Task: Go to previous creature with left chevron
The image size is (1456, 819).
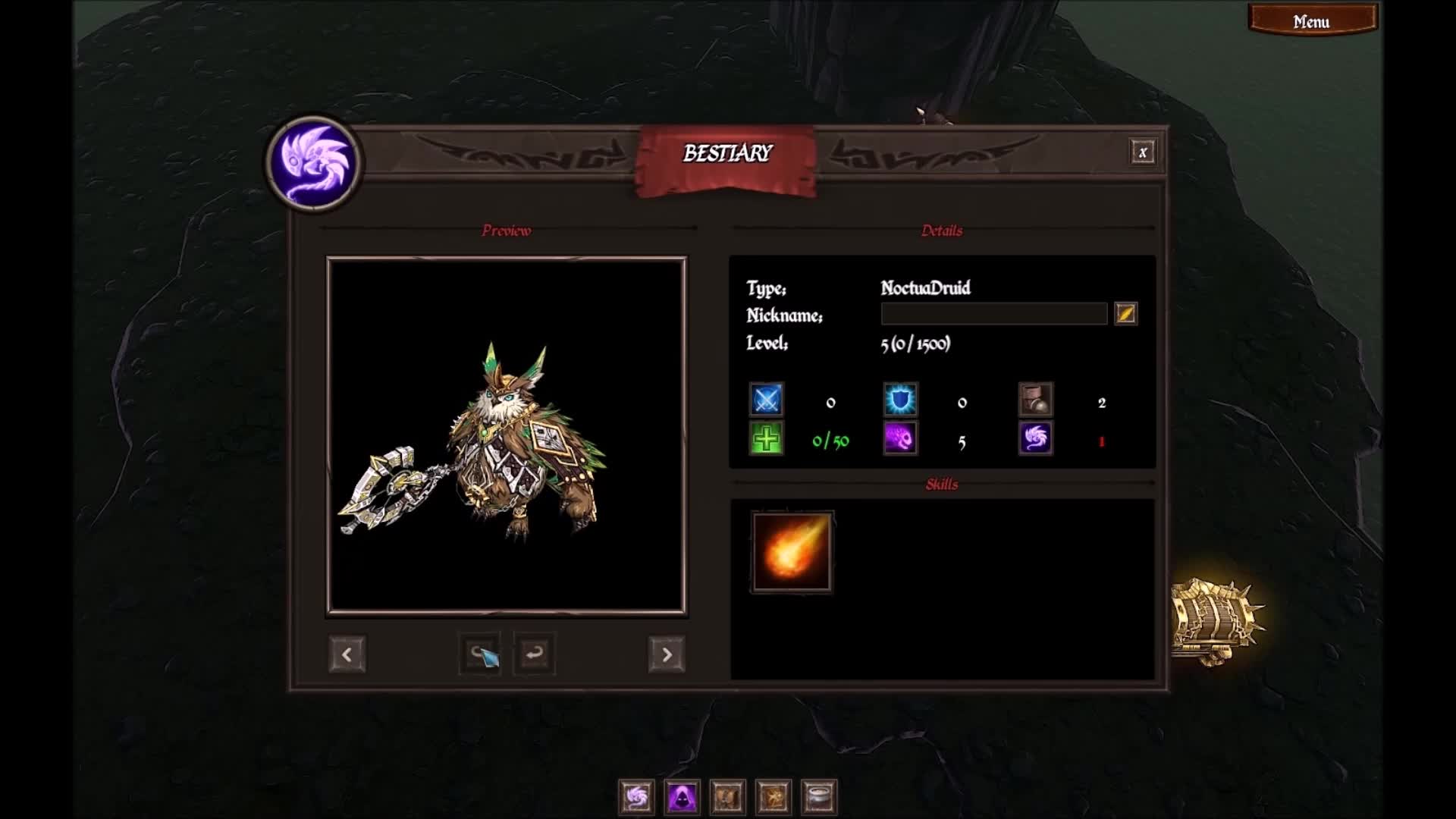Action: point(347,653)
